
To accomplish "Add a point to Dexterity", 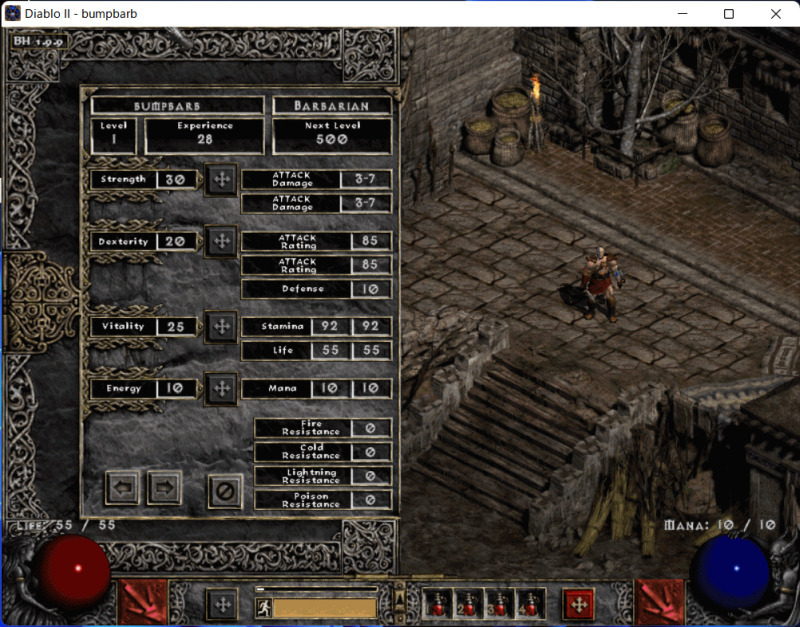I will [x=221, y=242].
